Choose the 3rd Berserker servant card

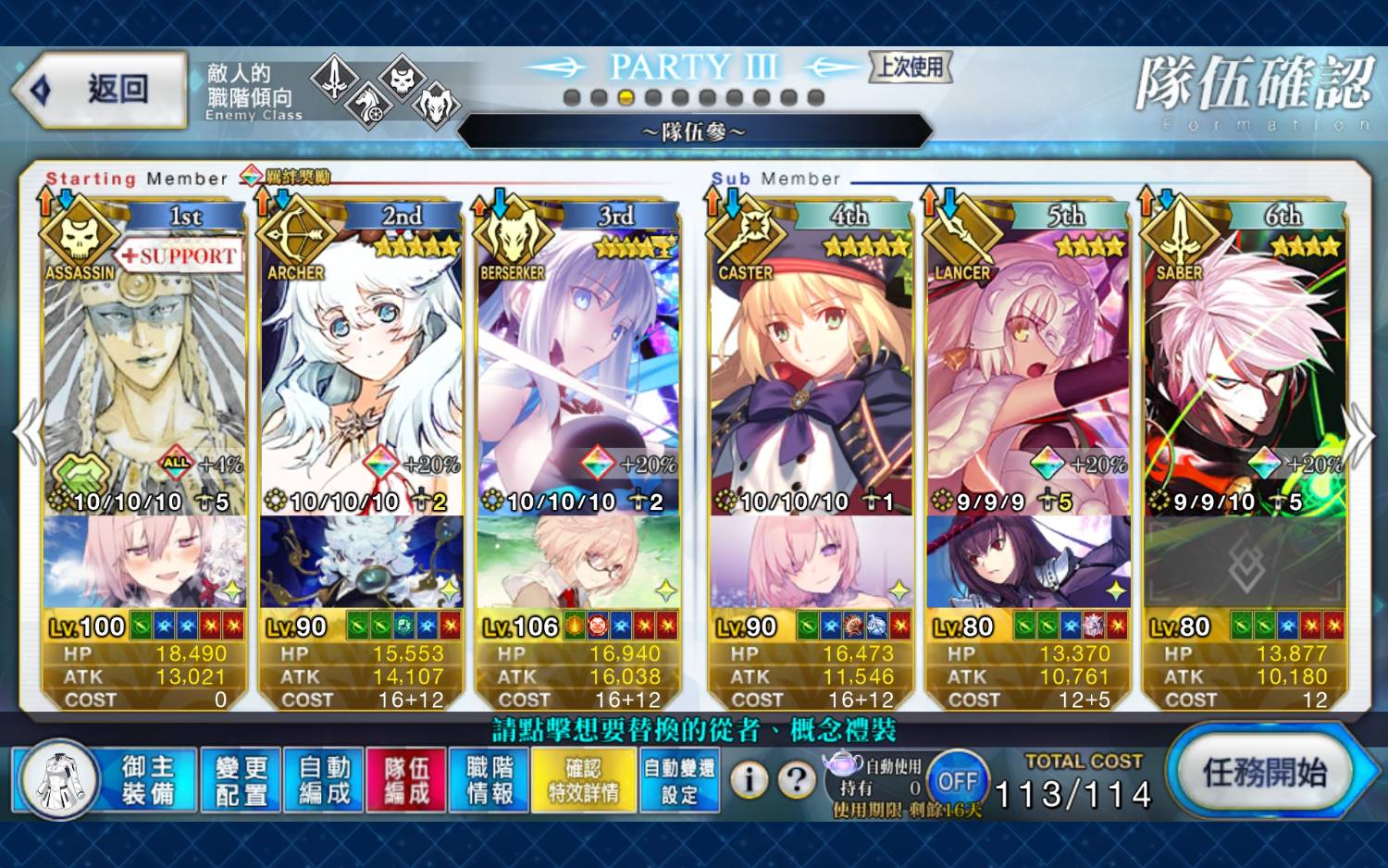pos(578,370)
